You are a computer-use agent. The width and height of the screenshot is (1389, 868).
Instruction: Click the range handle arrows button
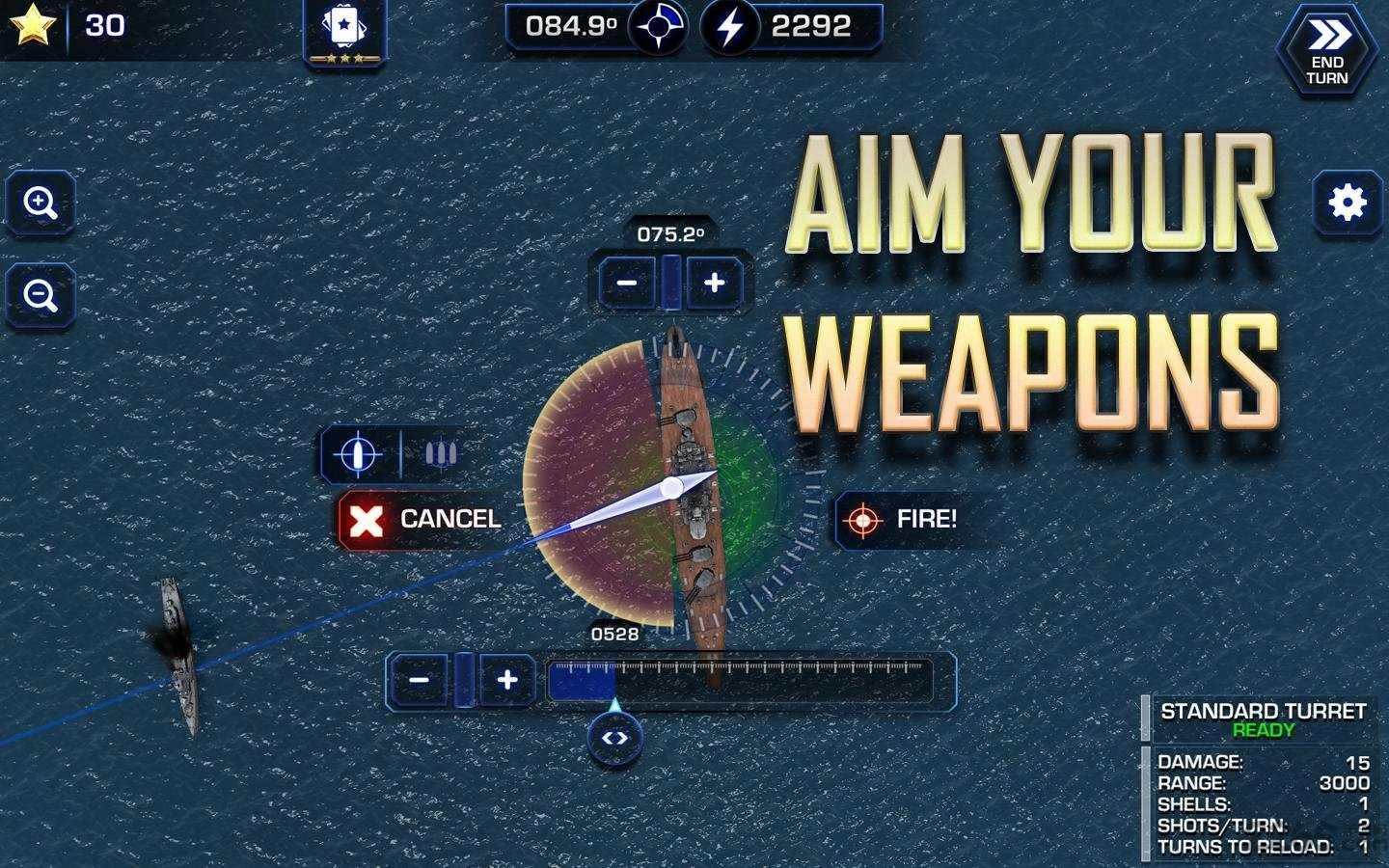[614, 739]
